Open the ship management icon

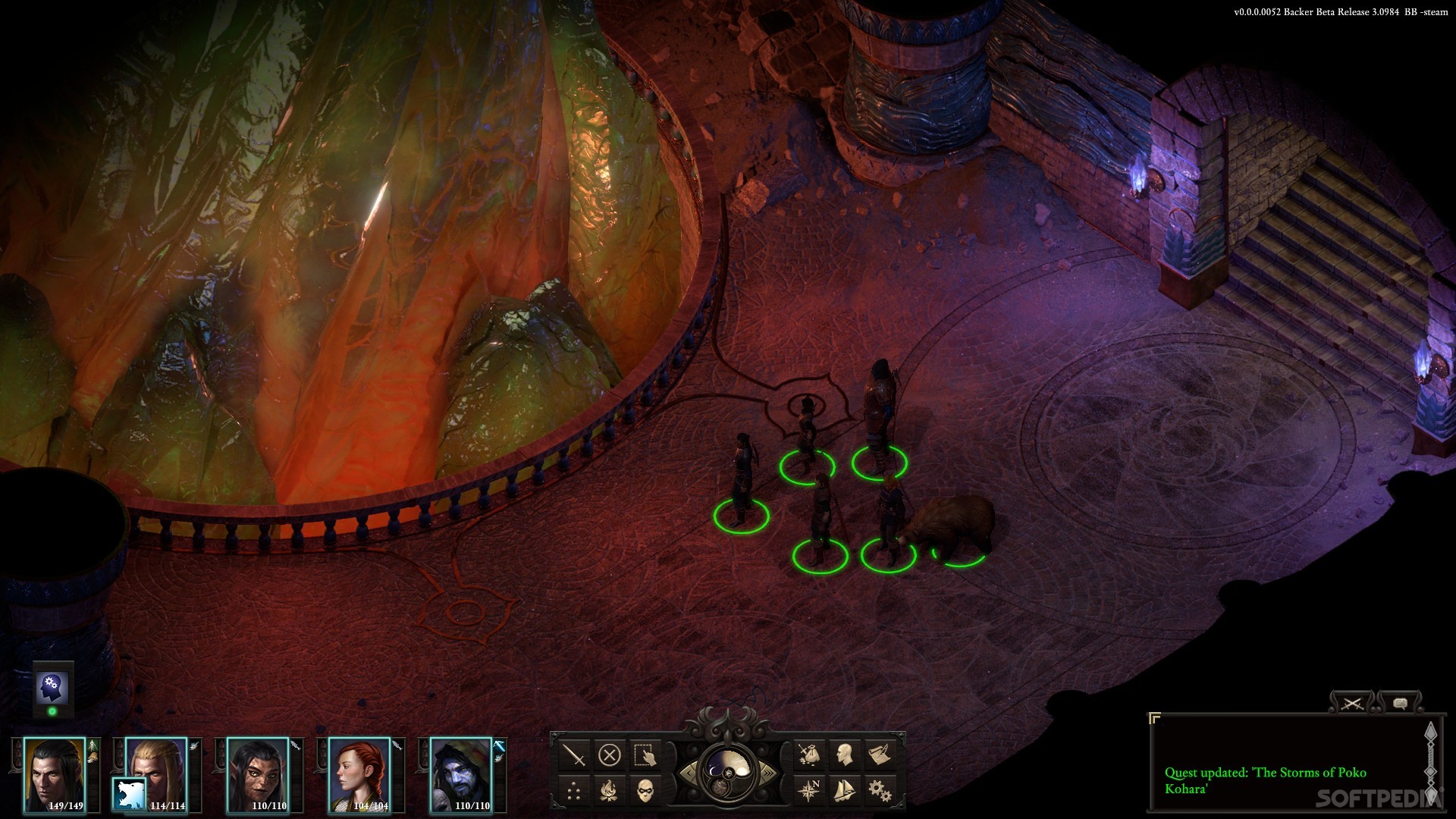tap(843, 791)
